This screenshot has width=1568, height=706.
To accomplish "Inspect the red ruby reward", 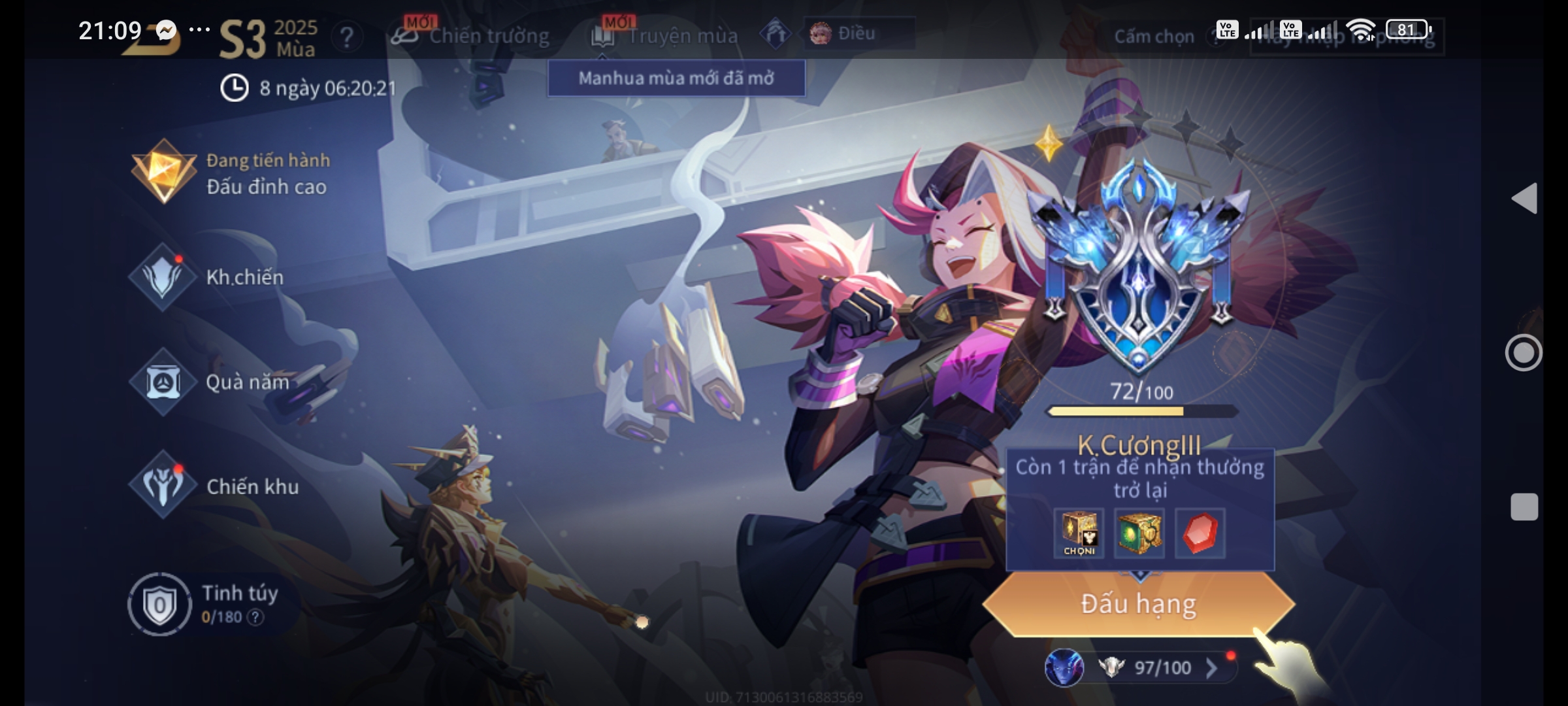I will click(x=1200, y=533).
